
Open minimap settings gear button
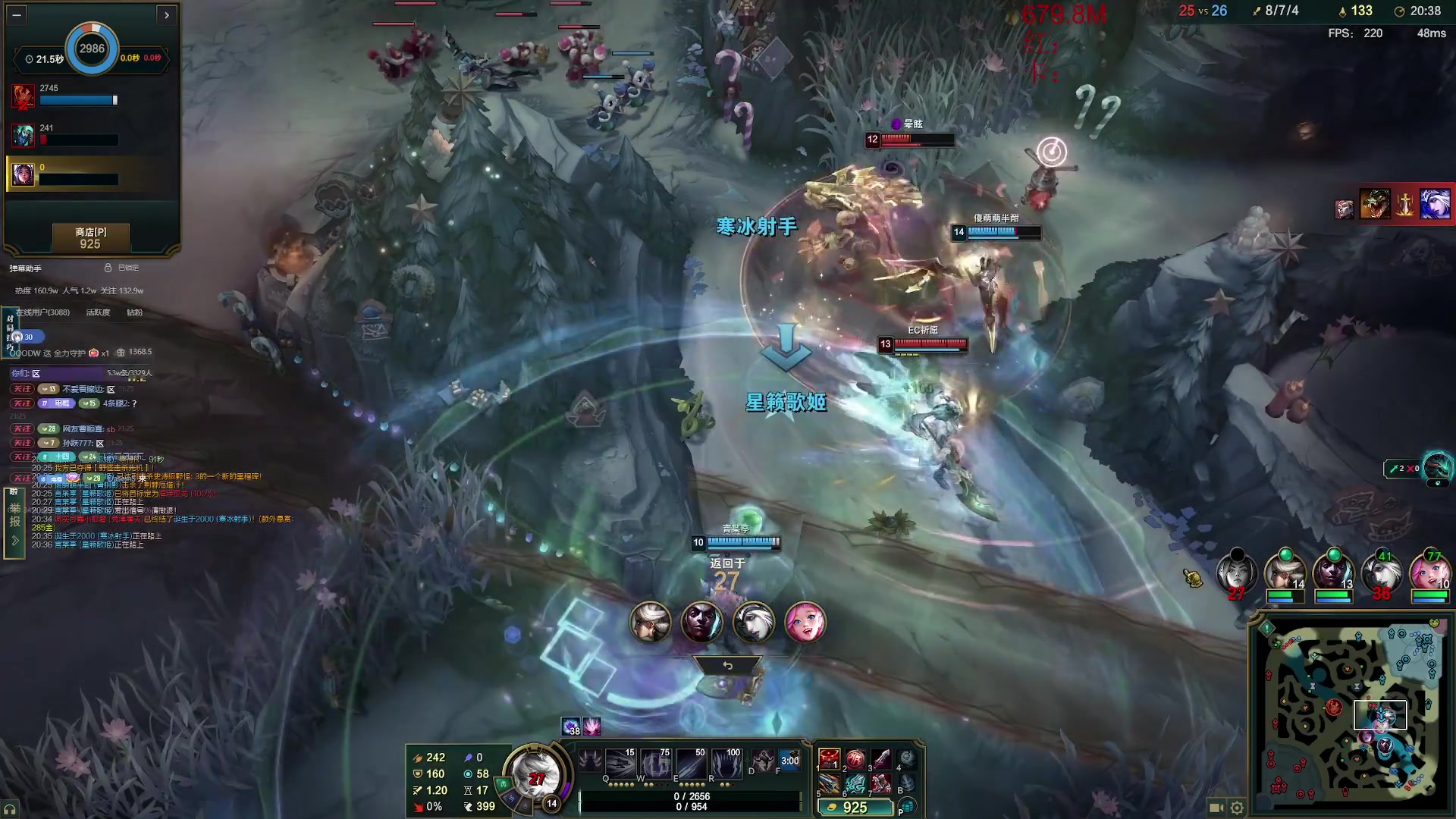pyautogui.click(x=1237, y=808)
